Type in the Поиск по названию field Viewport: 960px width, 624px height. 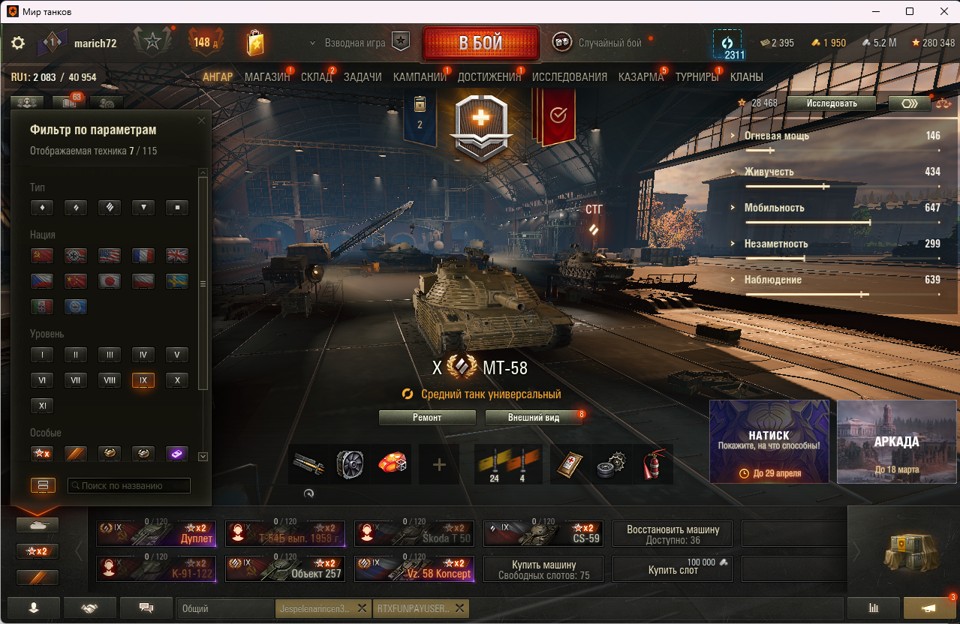coord(129,486)
